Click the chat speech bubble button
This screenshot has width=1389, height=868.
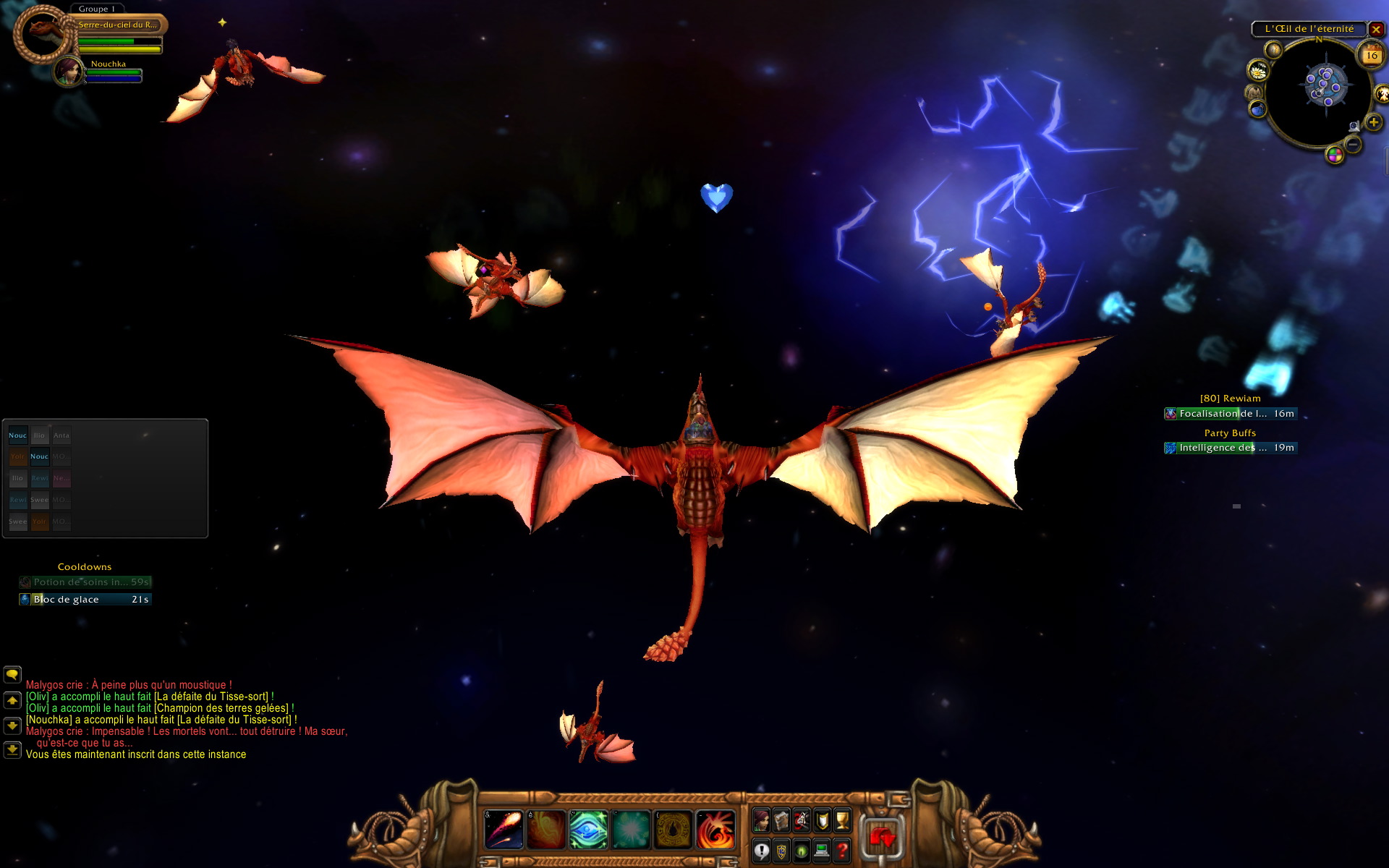pyautogui.click(x=12, y=674)
